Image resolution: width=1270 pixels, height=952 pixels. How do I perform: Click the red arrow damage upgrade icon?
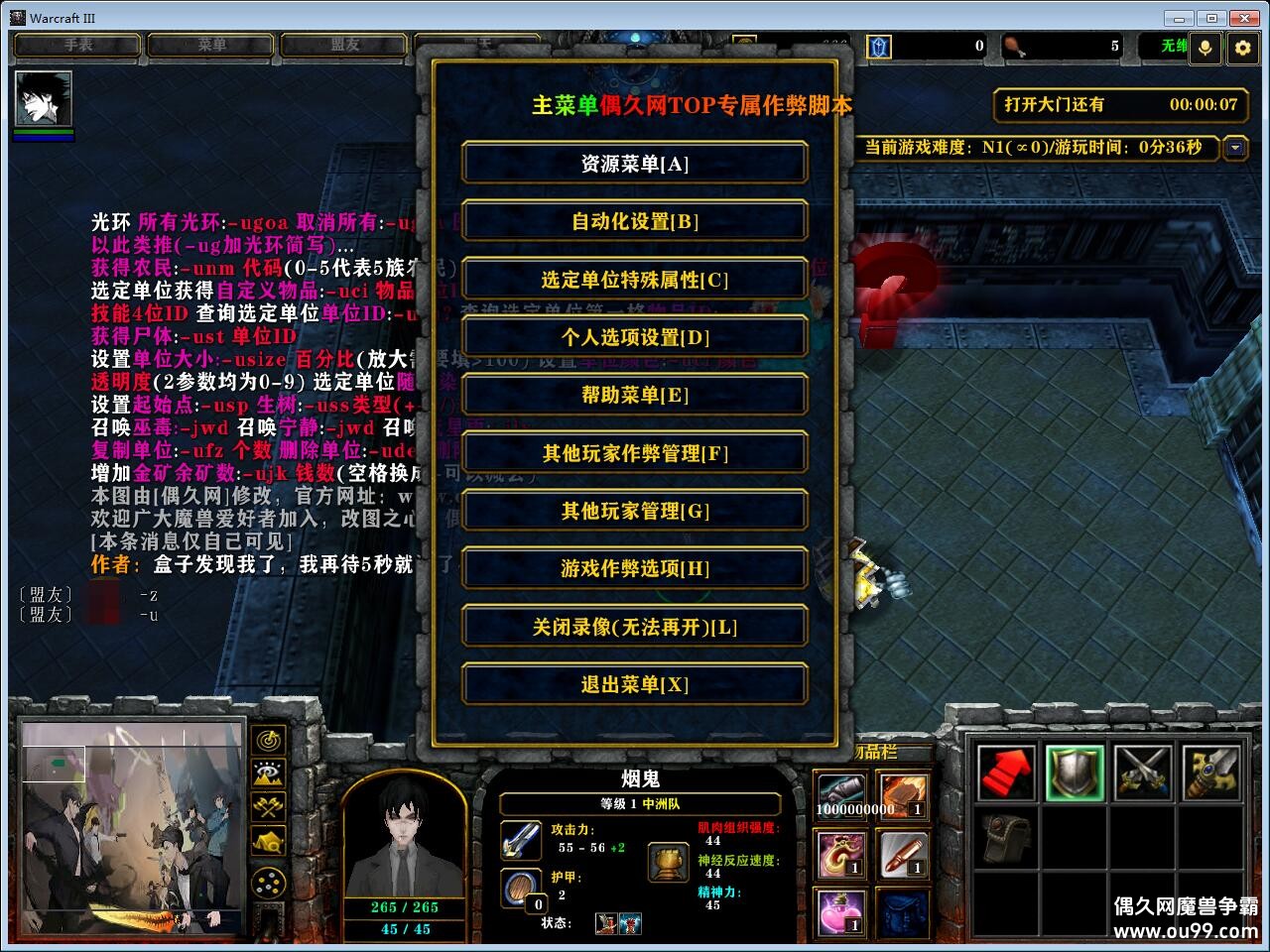click(x=1005, y=773)
